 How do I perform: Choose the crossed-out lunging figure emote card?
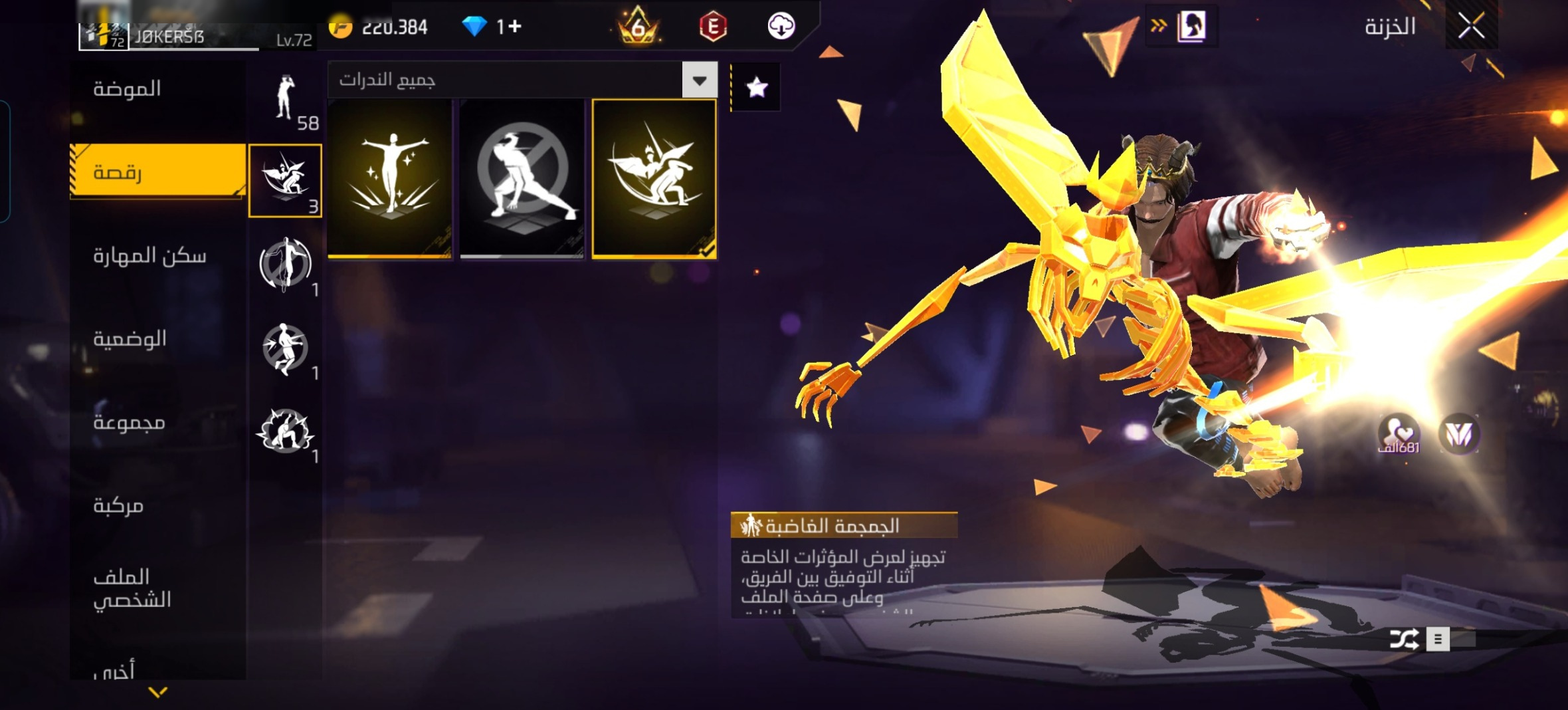point(522,178)
